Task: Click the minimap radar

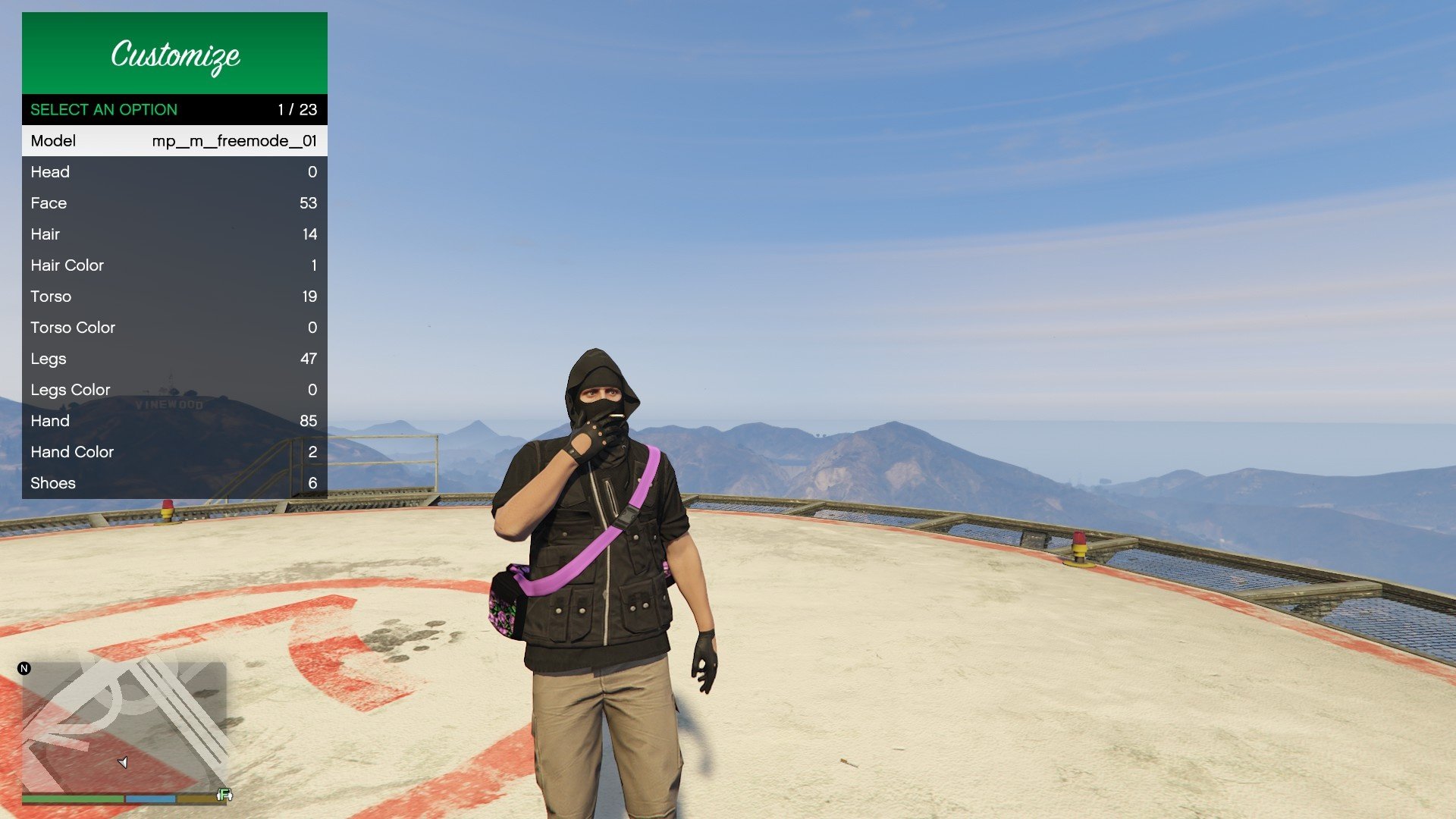Action: click(124, 726)
